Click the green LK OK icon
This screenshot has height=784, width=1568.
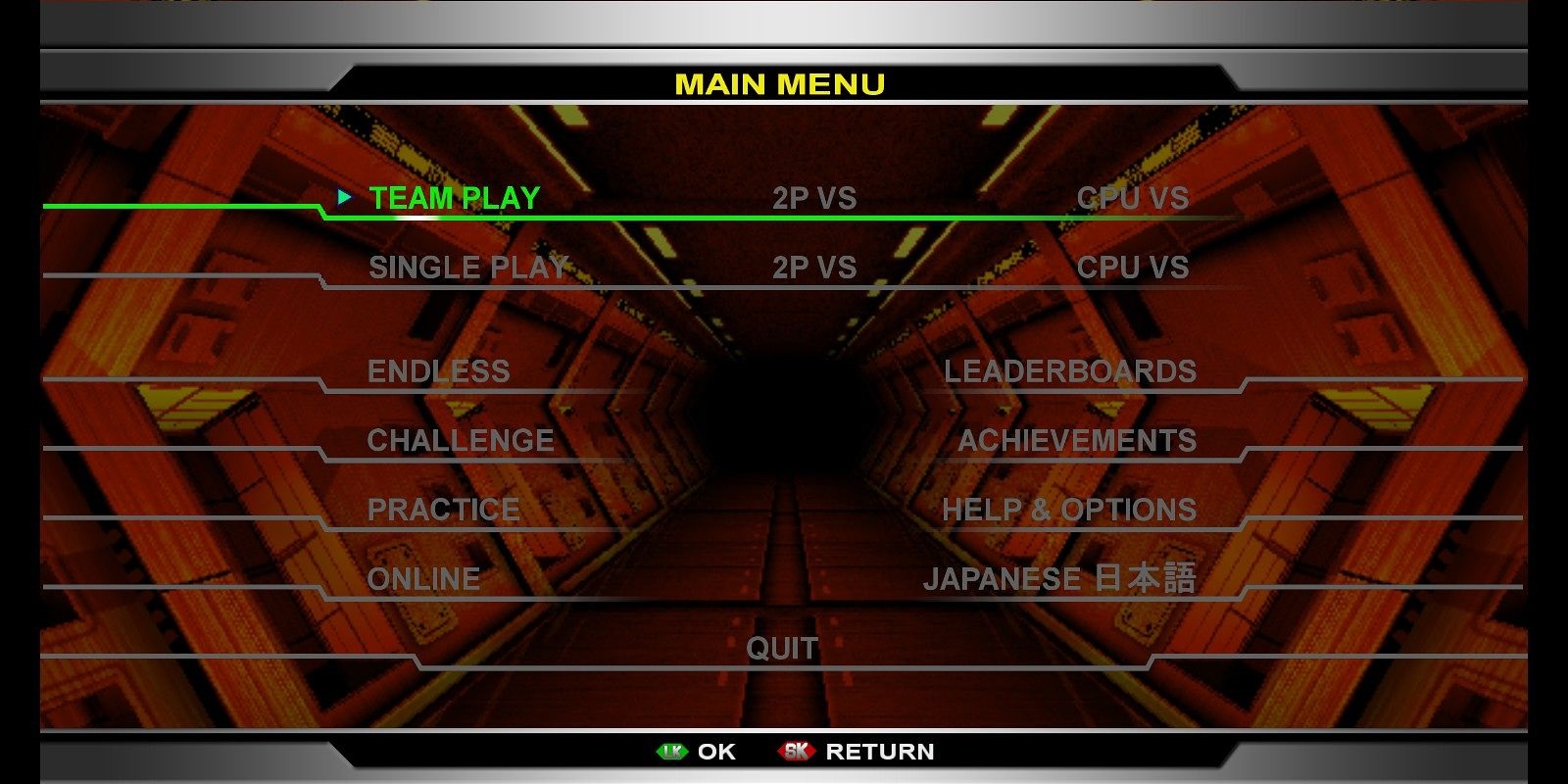pos(673,753)
